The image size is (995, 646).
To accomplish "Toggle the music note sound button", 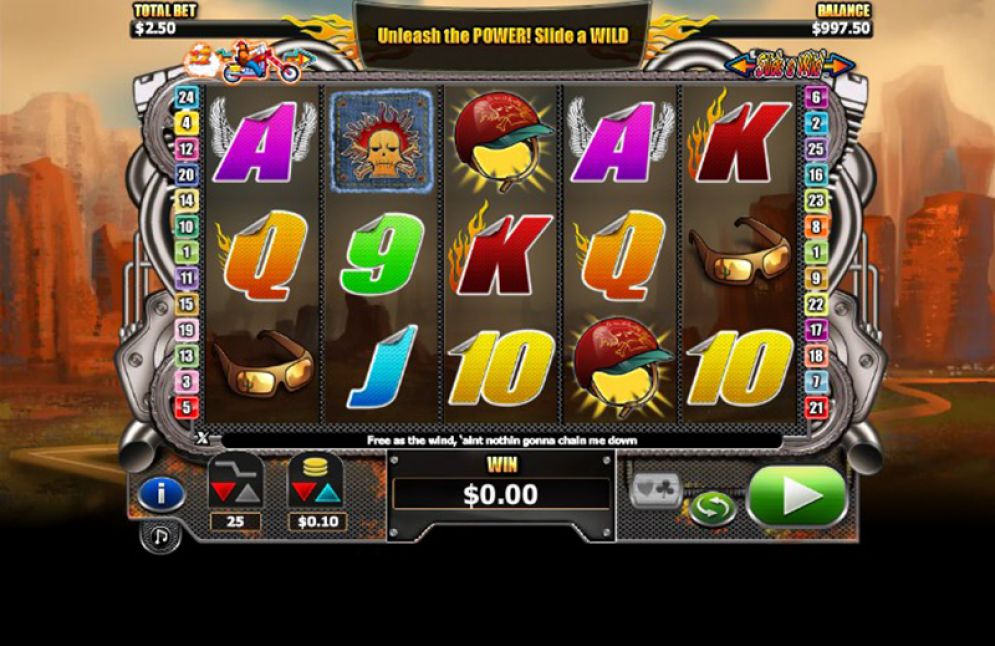I will click(x=160, y=537).
